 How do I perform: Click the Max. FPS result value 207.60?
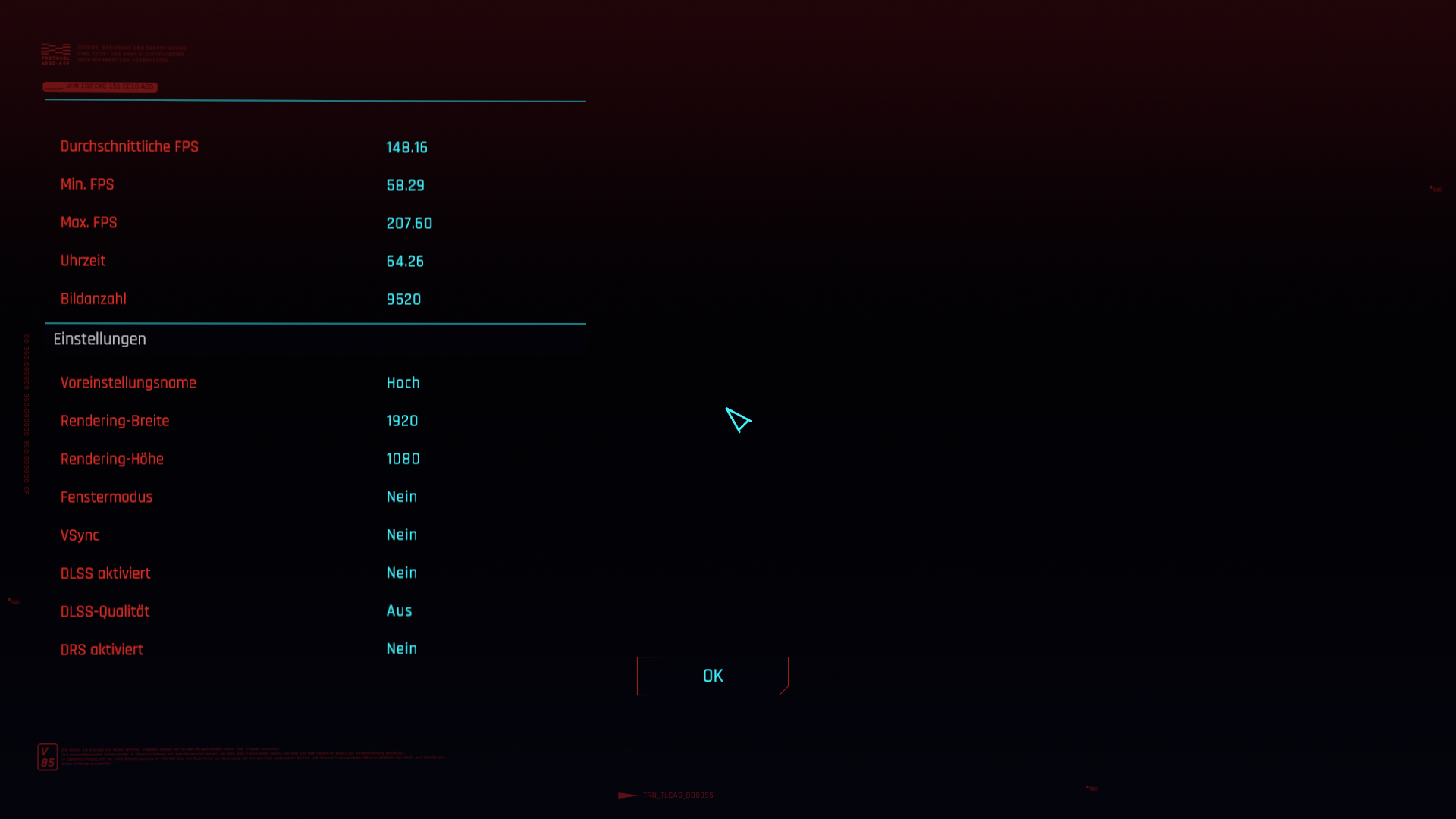409,223
